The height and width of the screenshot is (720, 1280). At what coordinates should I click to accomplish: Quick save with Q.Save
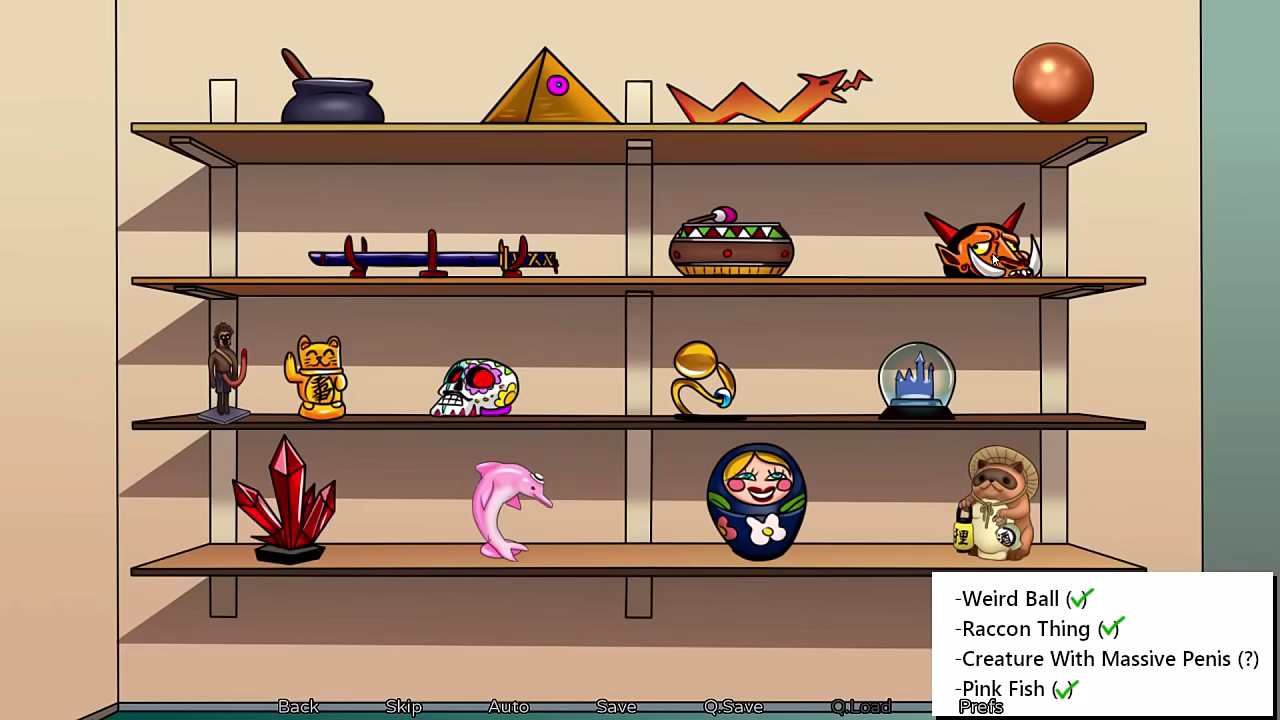[x=733, y=706]
